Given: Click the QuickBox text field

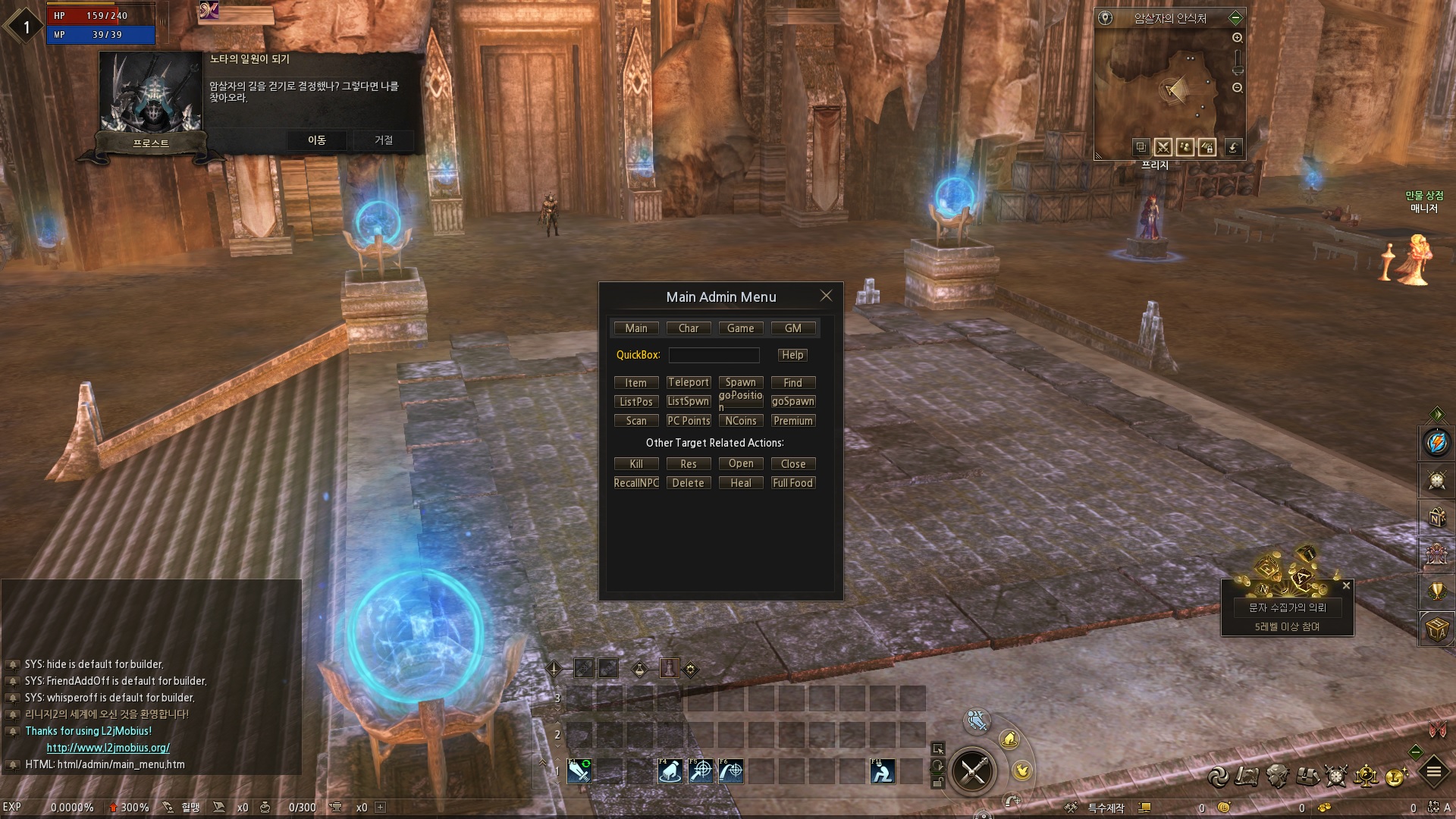Looking at the screenshot, I should click(714, 355).
